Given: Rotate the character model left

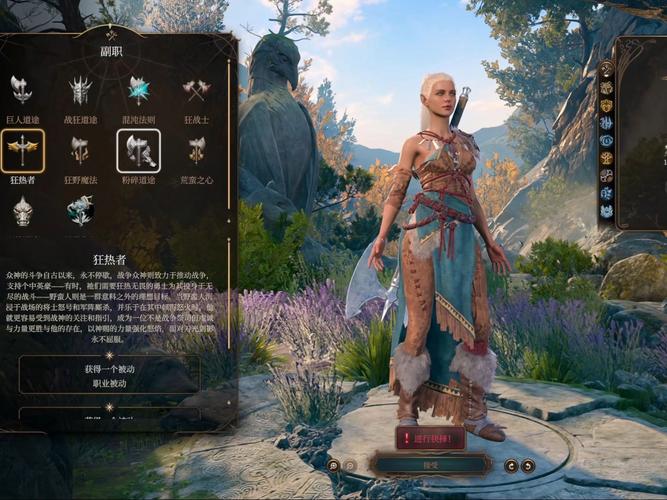Looking at the screenshot, I should click(511, 465).
